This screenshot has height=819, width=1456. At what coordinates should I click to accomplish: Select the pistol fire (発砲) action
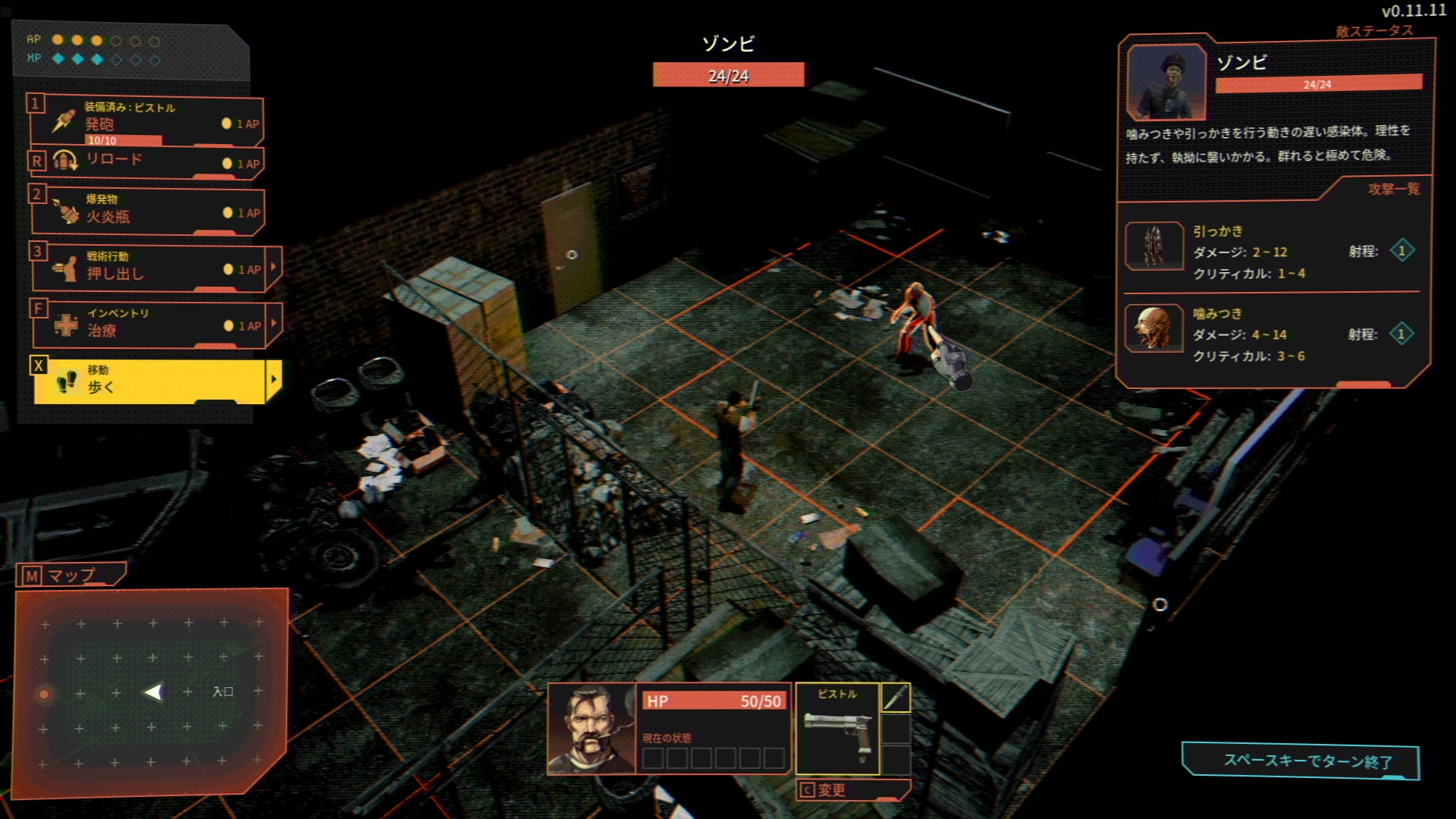(x=146, y=121)
